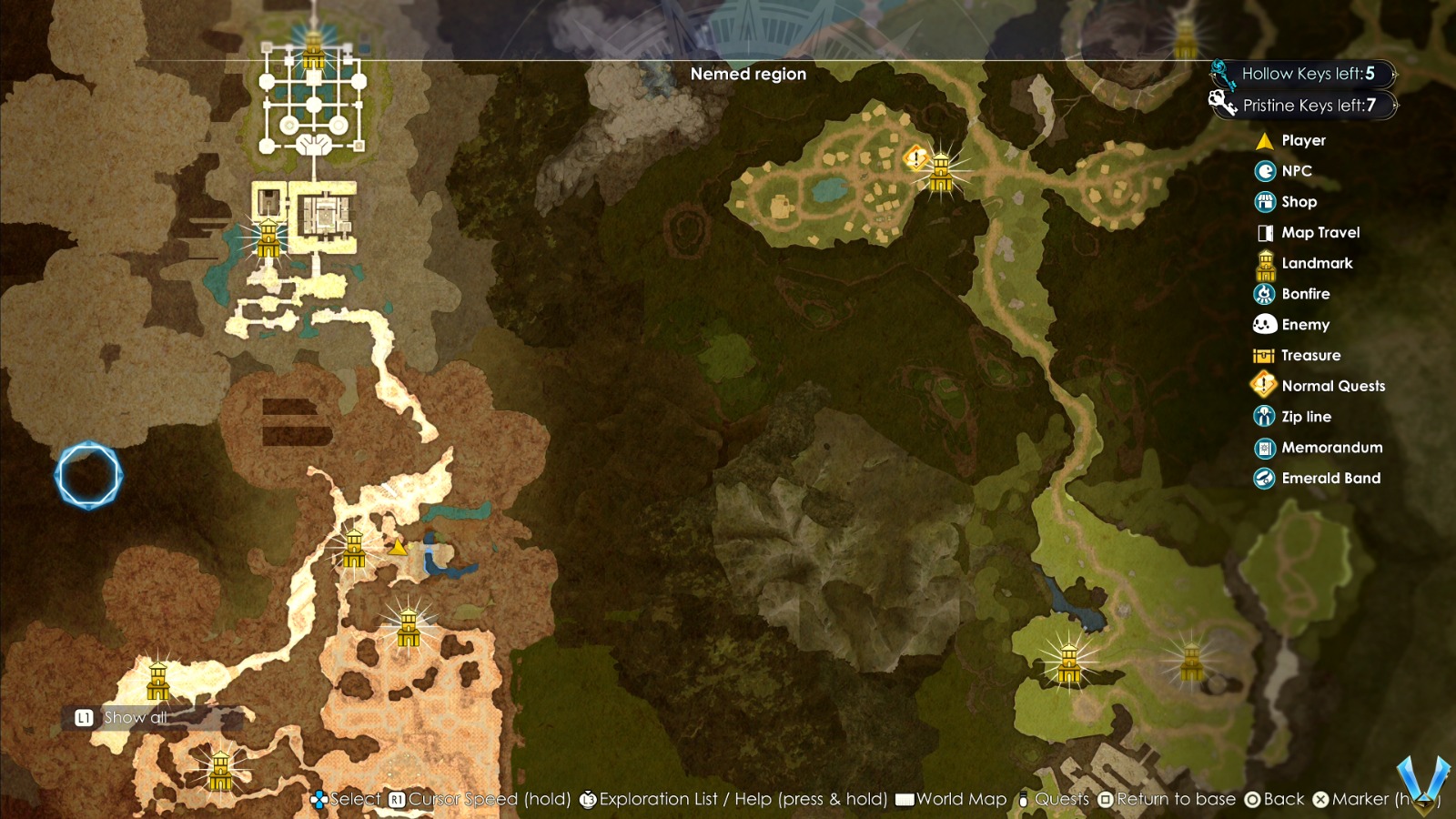Click the Treasure chest legend icon
Viewport: 1456px width, 819px height.
tap(1264, 355)
